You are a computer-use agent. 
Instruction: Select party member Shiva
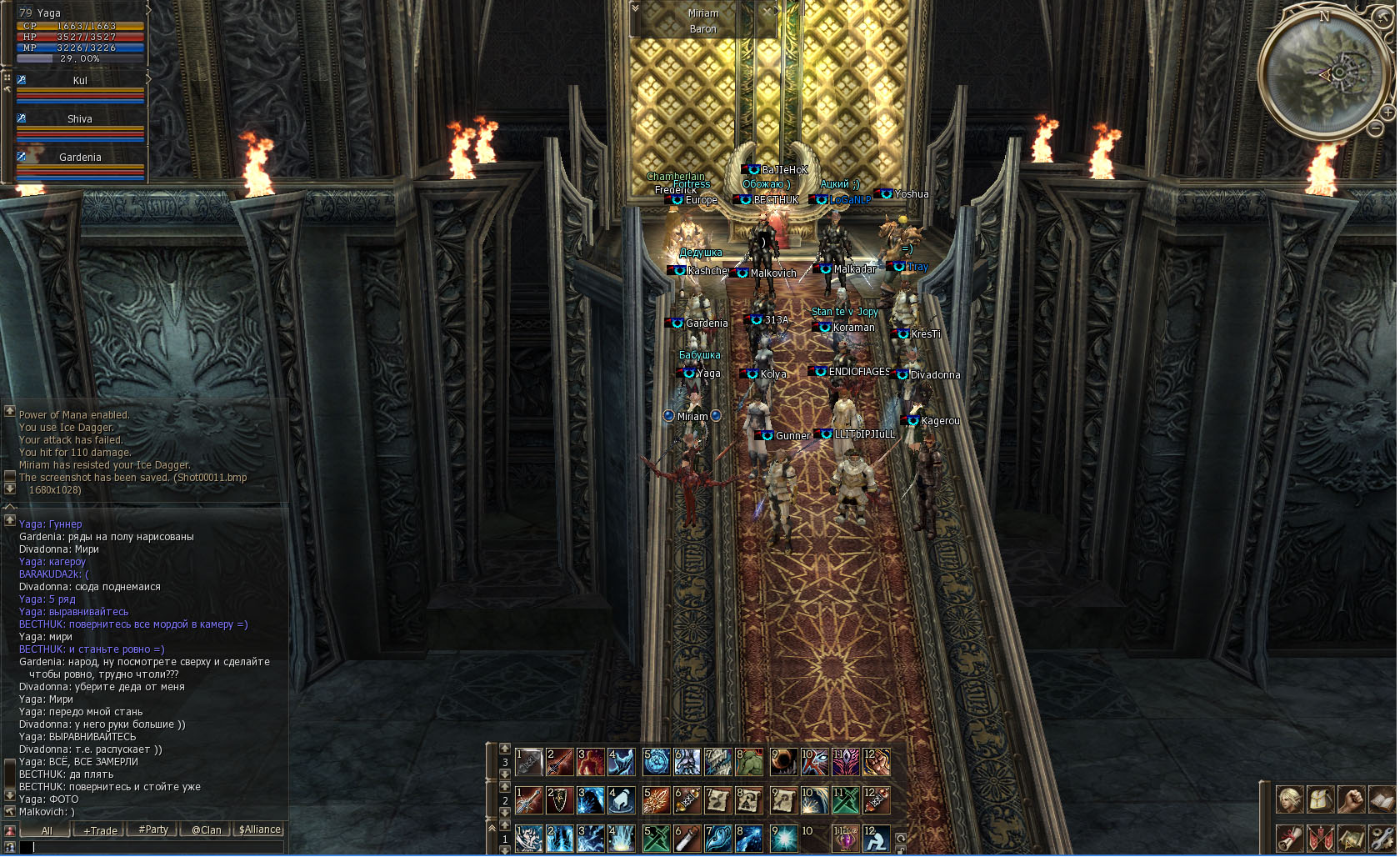tap(80, 119)
